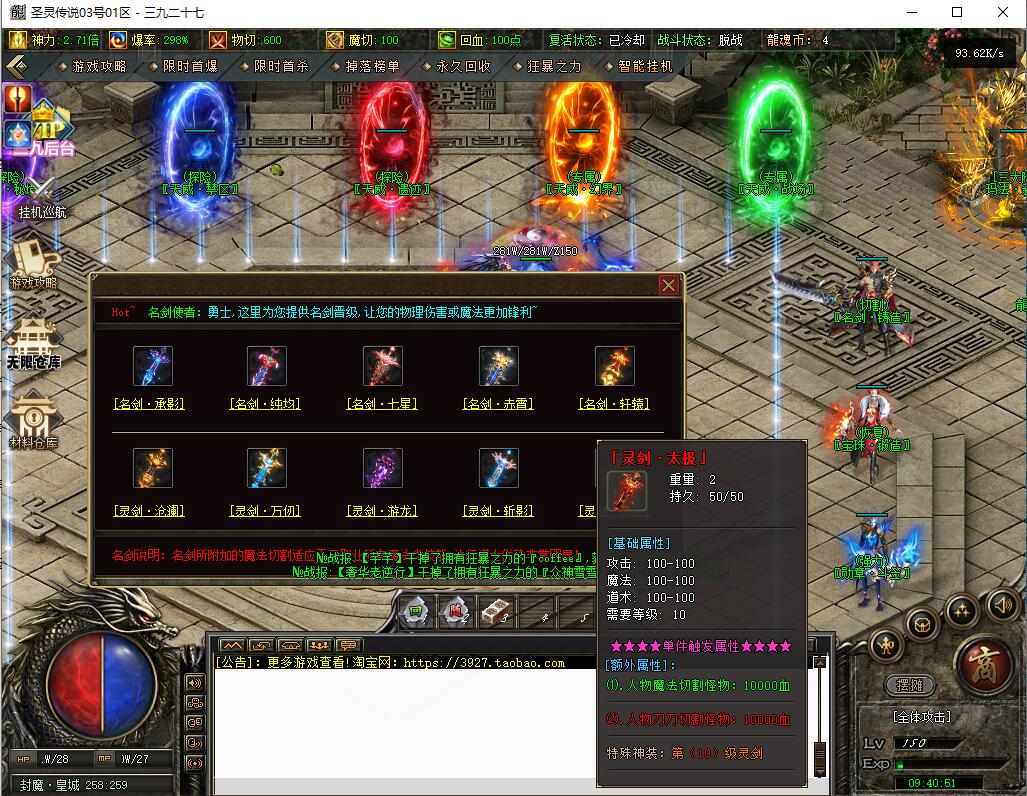
Task: Pick the 灵剑·游龙 sword link
Action: [x=382, y=511]
